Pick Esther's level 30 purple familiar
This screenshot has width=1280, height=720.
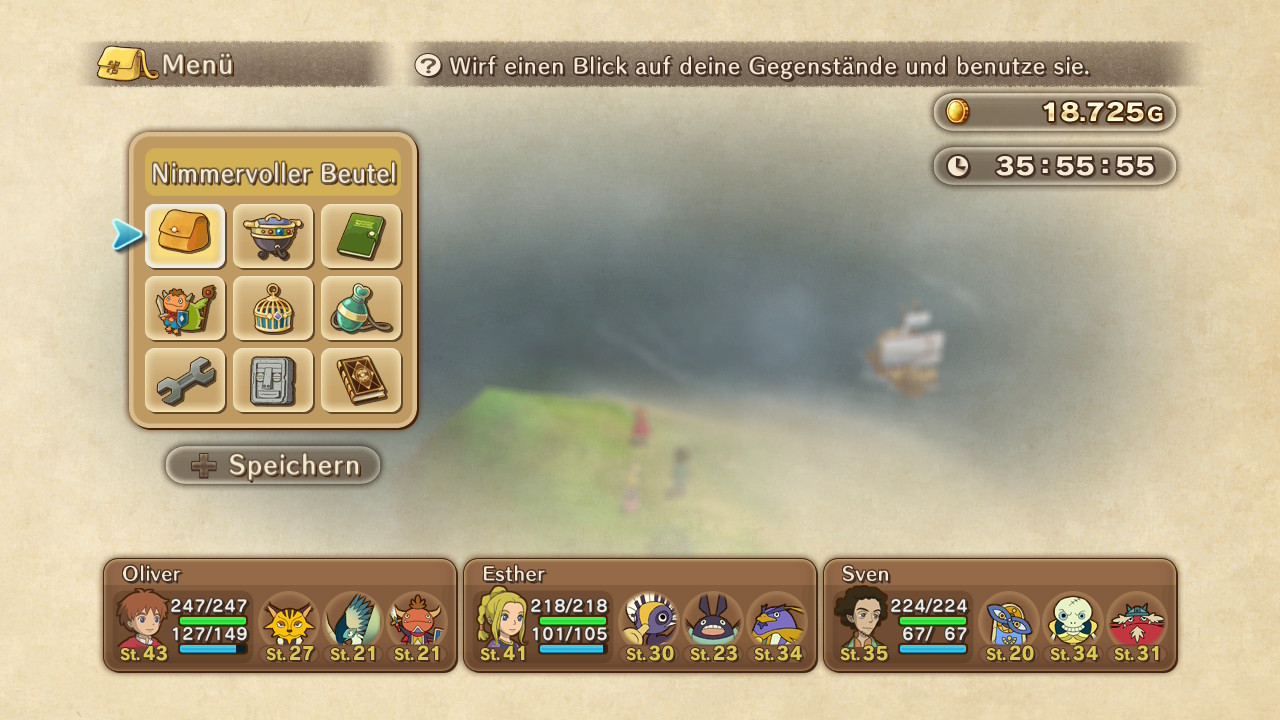point(650,622)
